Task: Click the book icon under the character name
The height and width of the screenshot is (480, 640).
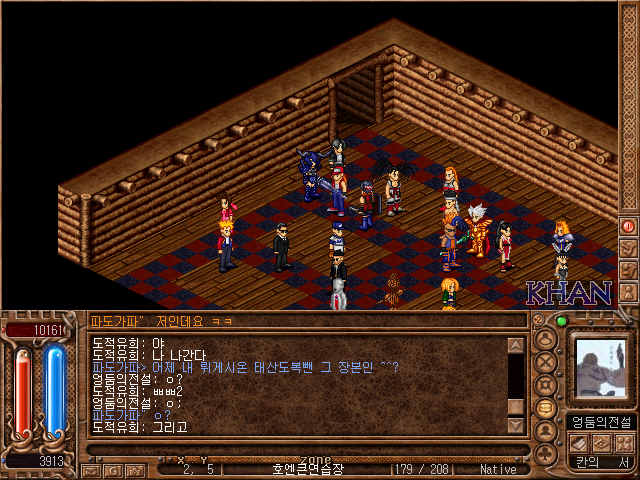Action: 578,443
